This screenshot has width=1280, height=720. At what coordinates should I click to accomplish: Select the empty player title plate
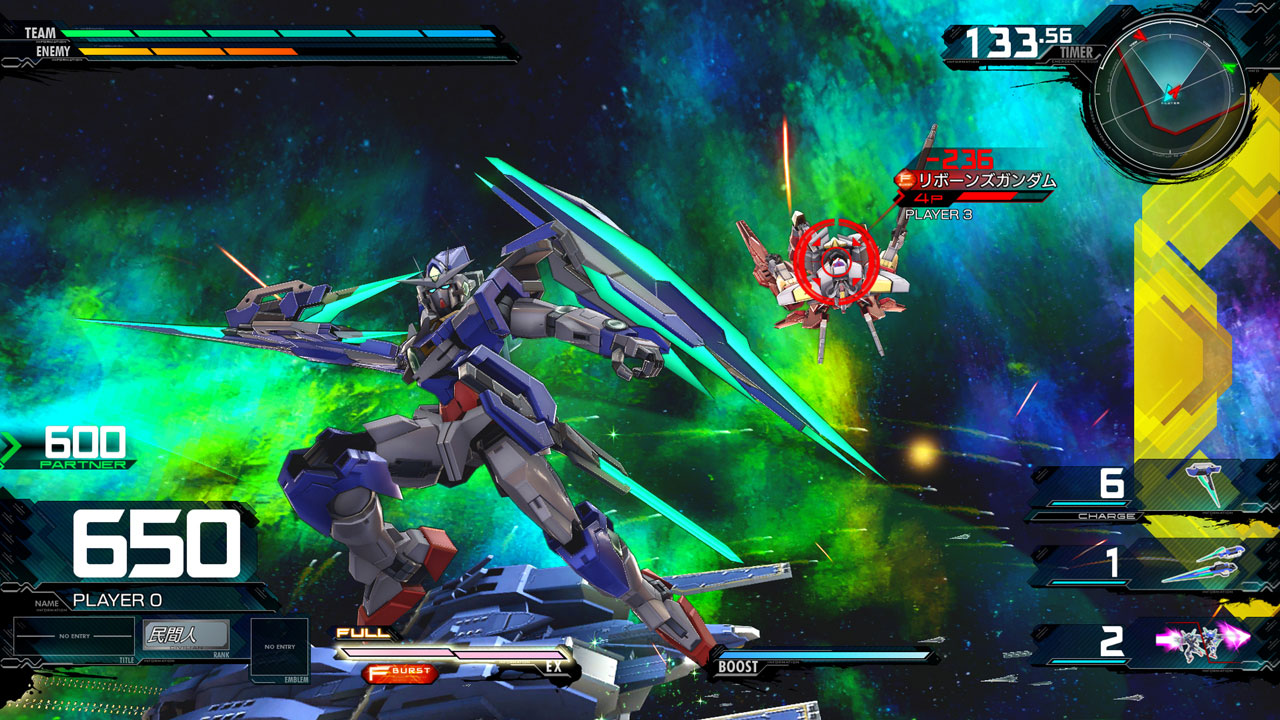point(74,636)
